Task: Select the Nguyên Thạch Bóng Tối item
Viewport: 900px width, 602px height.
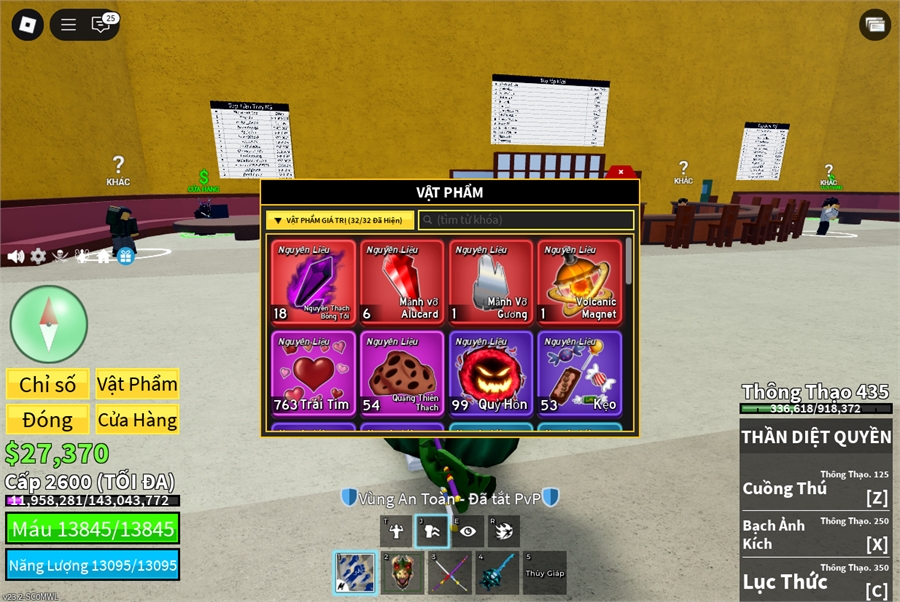Action: [313, 282]
